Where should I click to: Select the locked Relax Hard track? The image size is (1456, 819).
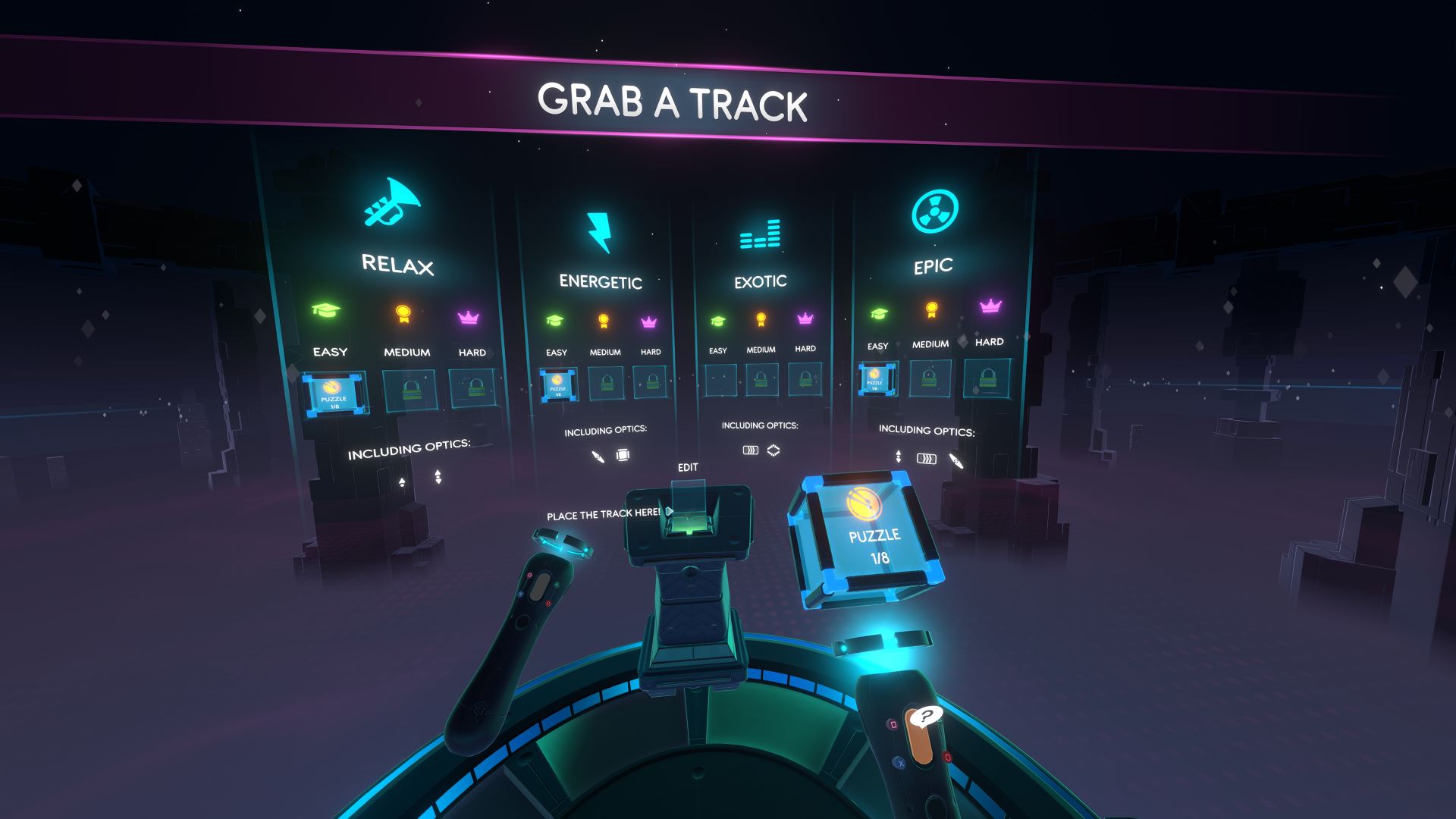(x=473, y=388)
